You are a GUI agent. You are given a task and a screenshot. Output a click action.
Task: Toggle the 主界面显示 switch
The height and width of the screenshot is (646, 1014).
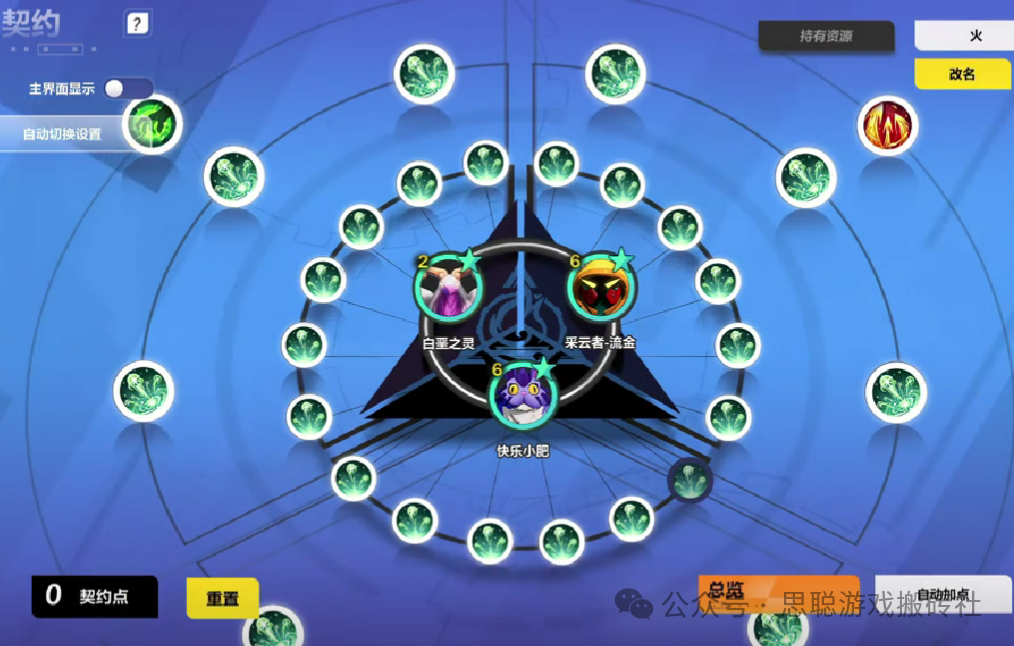pyautogui.click(x=128, y=89)
